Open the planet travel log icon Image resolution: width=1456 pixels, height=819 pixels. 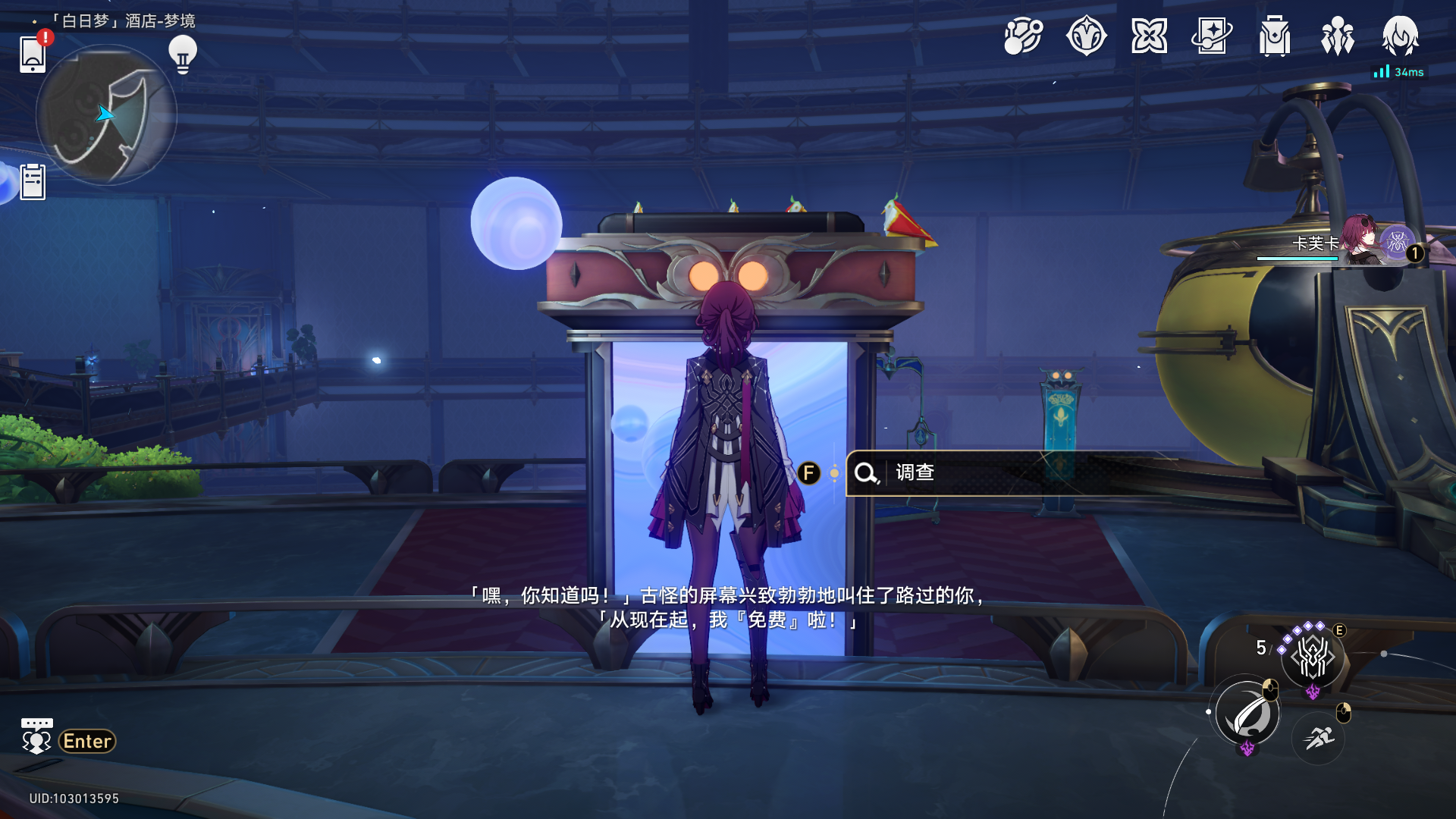tap(1023, 36)
